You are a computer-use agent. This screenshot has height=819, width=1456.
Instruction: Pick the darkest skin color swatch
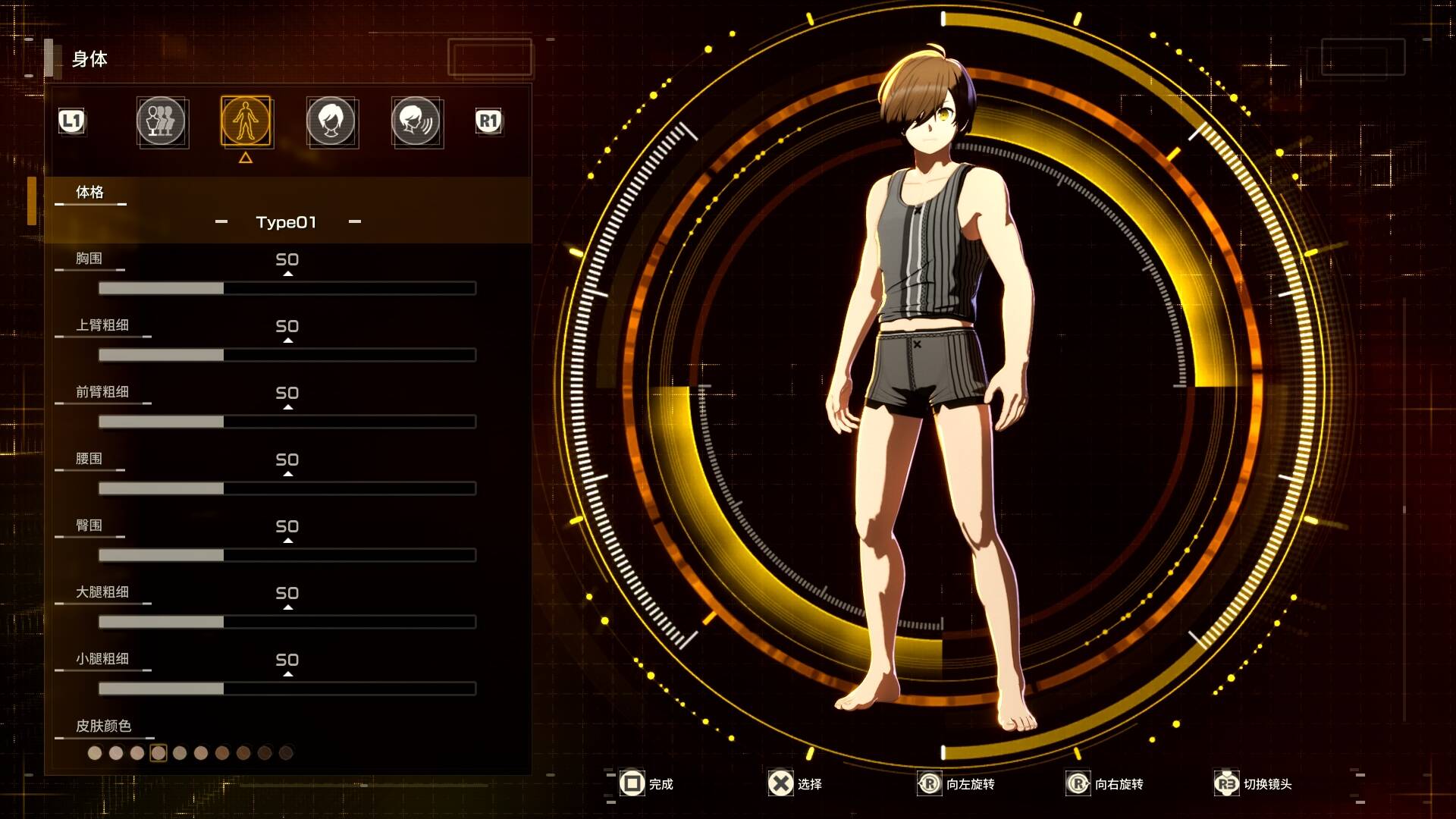tap(286, 753)
